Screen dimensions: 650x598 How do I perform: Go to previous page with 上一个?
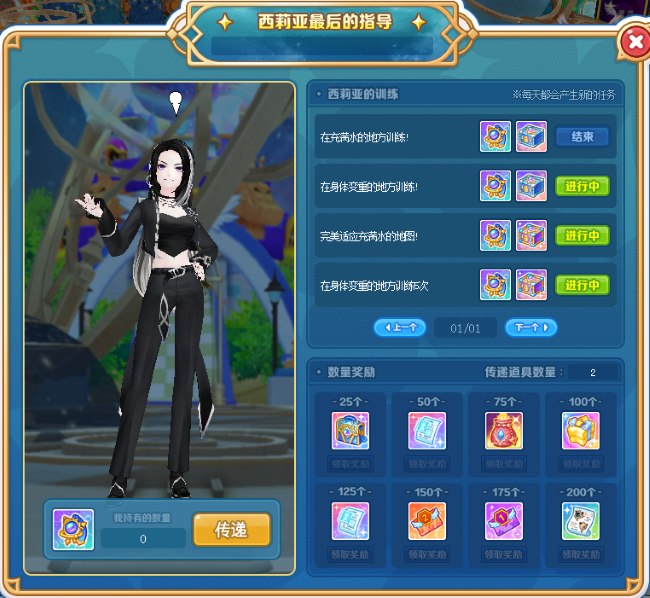[400, 327]
